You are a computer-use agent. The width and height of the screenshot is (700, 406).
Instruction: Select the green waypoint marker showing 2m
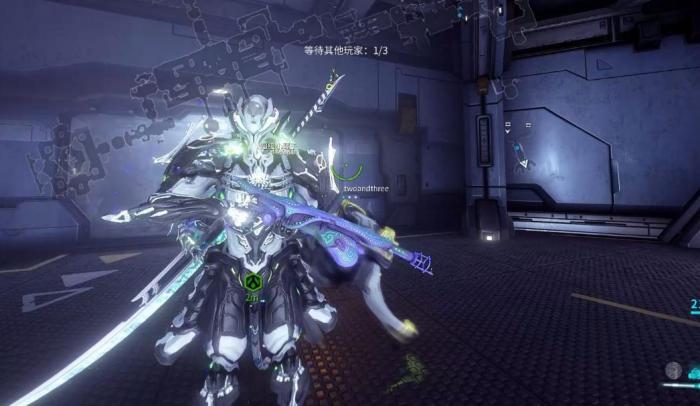click(253, 283)
